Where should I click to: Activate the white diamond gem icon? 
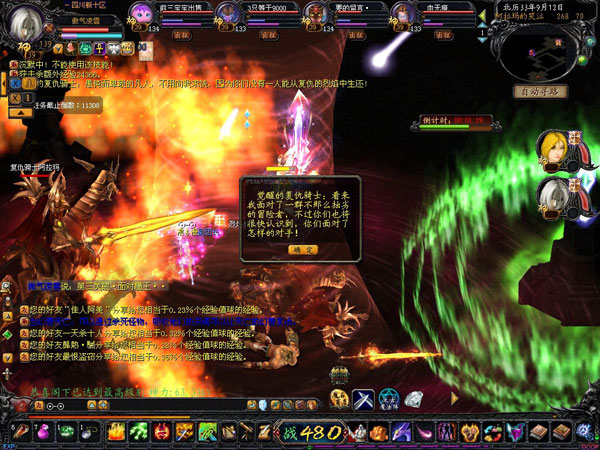[416, 399]
